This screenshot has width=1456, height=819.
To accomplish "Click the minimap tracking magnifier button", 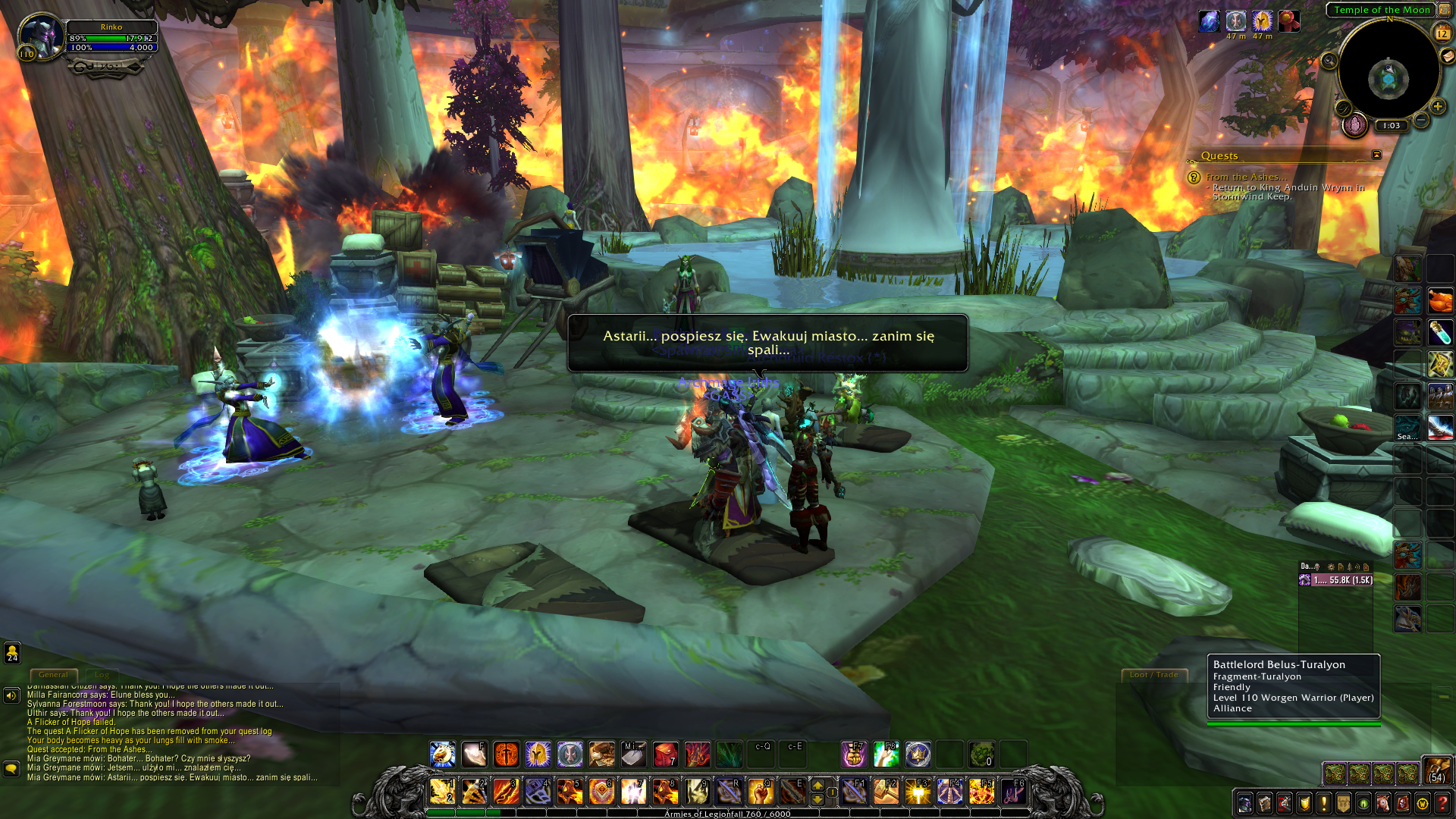I will click(x=1329, y=61).
